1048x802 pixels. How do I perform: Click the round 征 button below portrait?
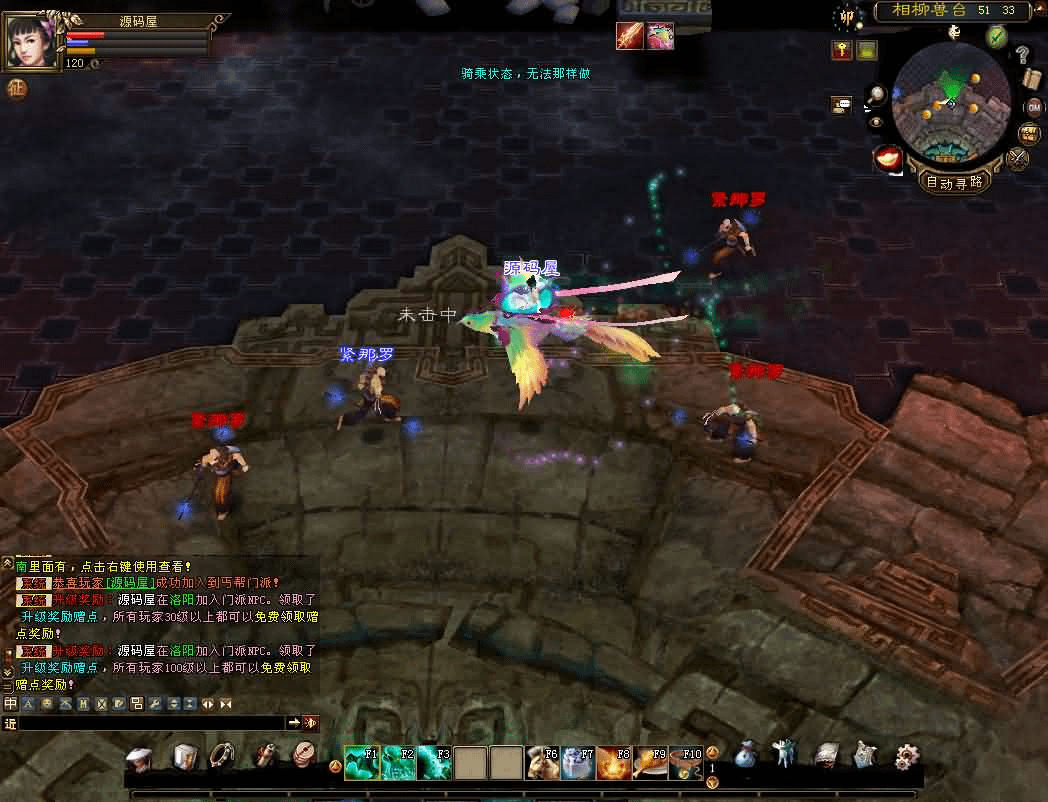click(17, 88)
